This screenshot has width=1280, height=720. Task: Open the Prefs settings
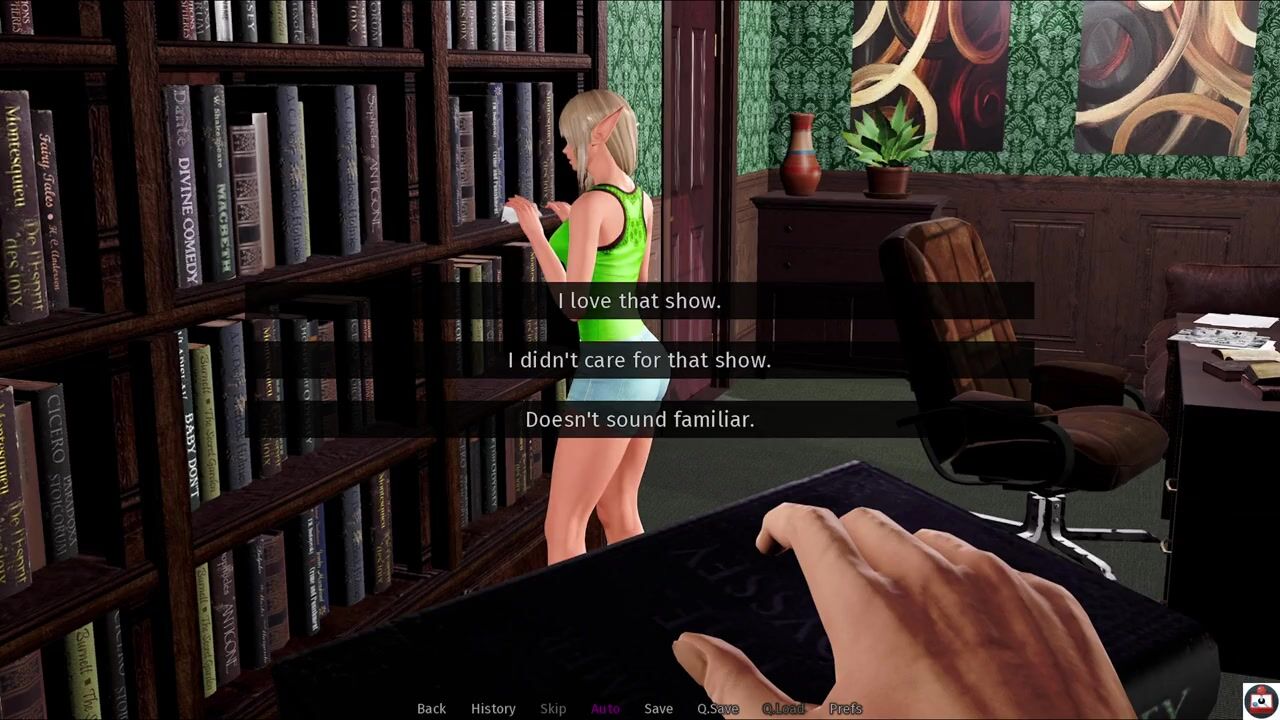pyautogui.click(x=845, y=708)
